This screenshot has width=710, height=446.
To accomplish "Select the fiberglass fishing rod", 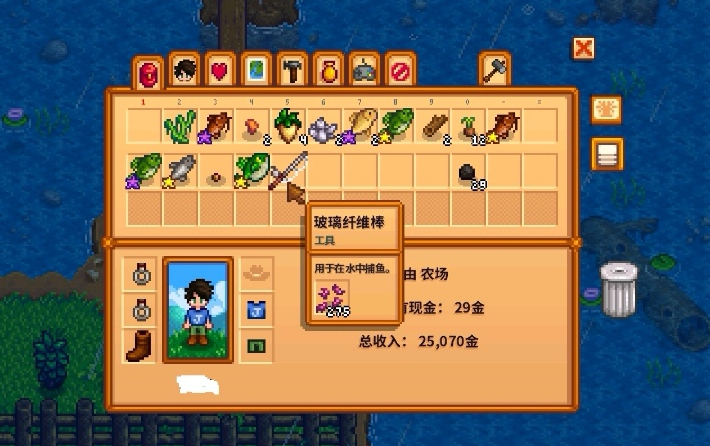I will tap(289, 169).
